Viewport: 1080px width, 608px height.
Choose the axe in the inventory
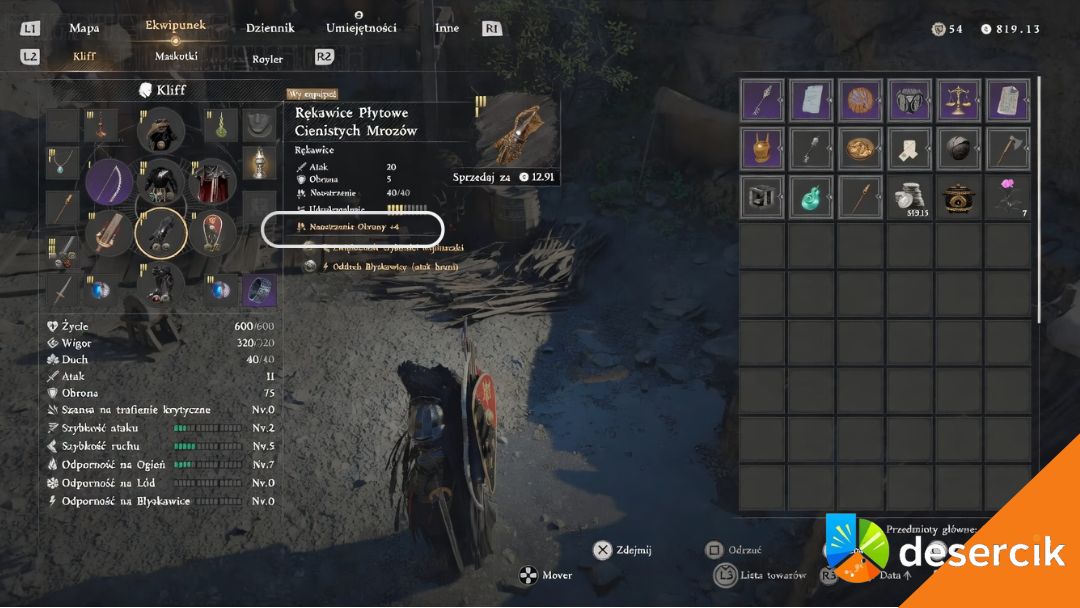tap(1008, 148)
